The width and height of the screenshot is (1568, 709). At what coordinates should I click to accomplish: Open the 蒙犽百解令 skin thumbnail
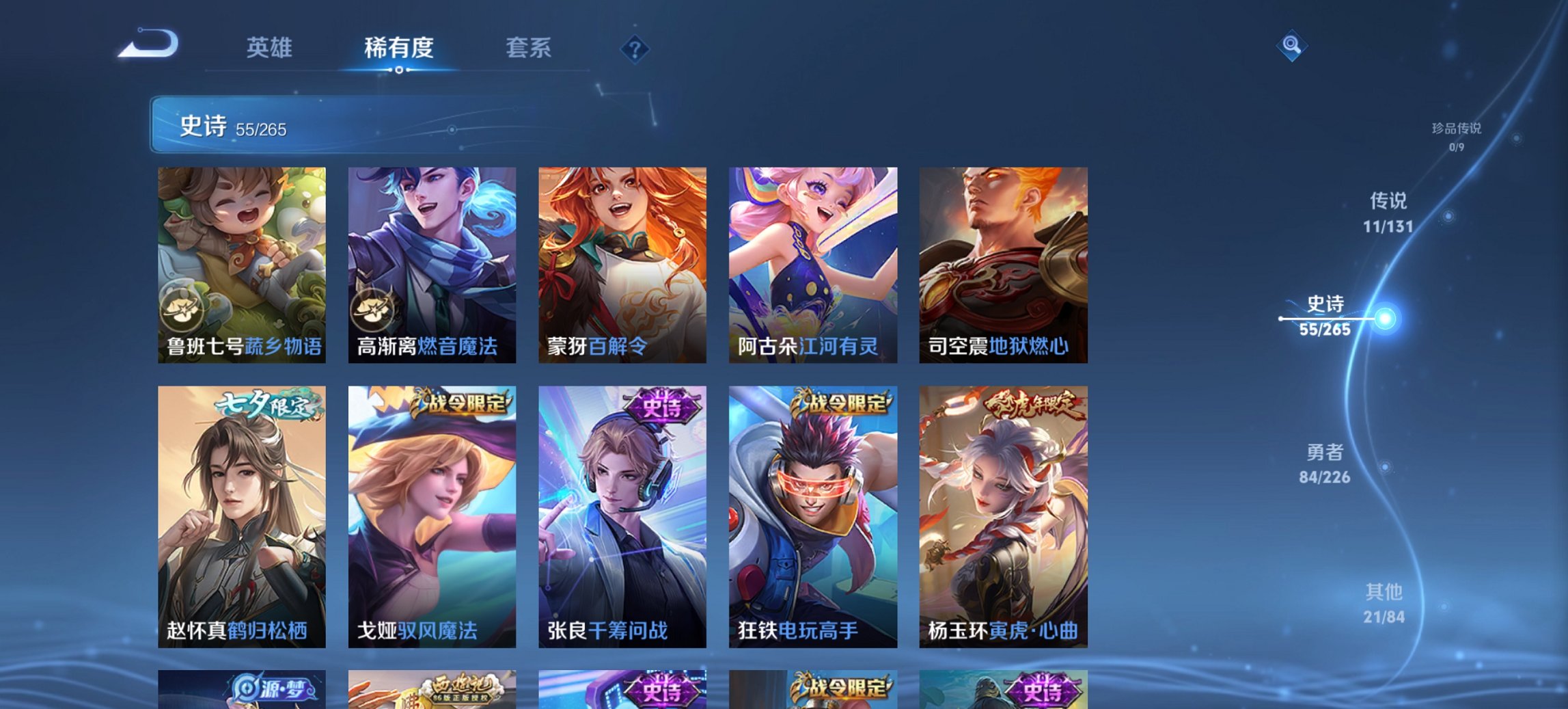(622, 263)
